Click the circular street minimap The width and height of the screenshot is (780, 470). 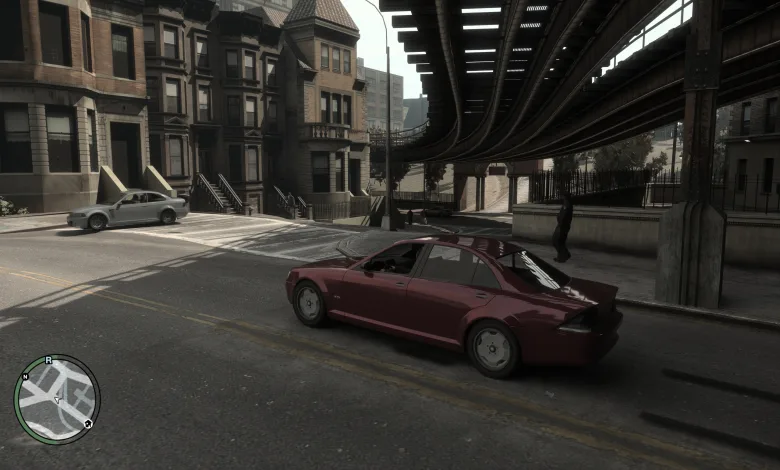57,399
